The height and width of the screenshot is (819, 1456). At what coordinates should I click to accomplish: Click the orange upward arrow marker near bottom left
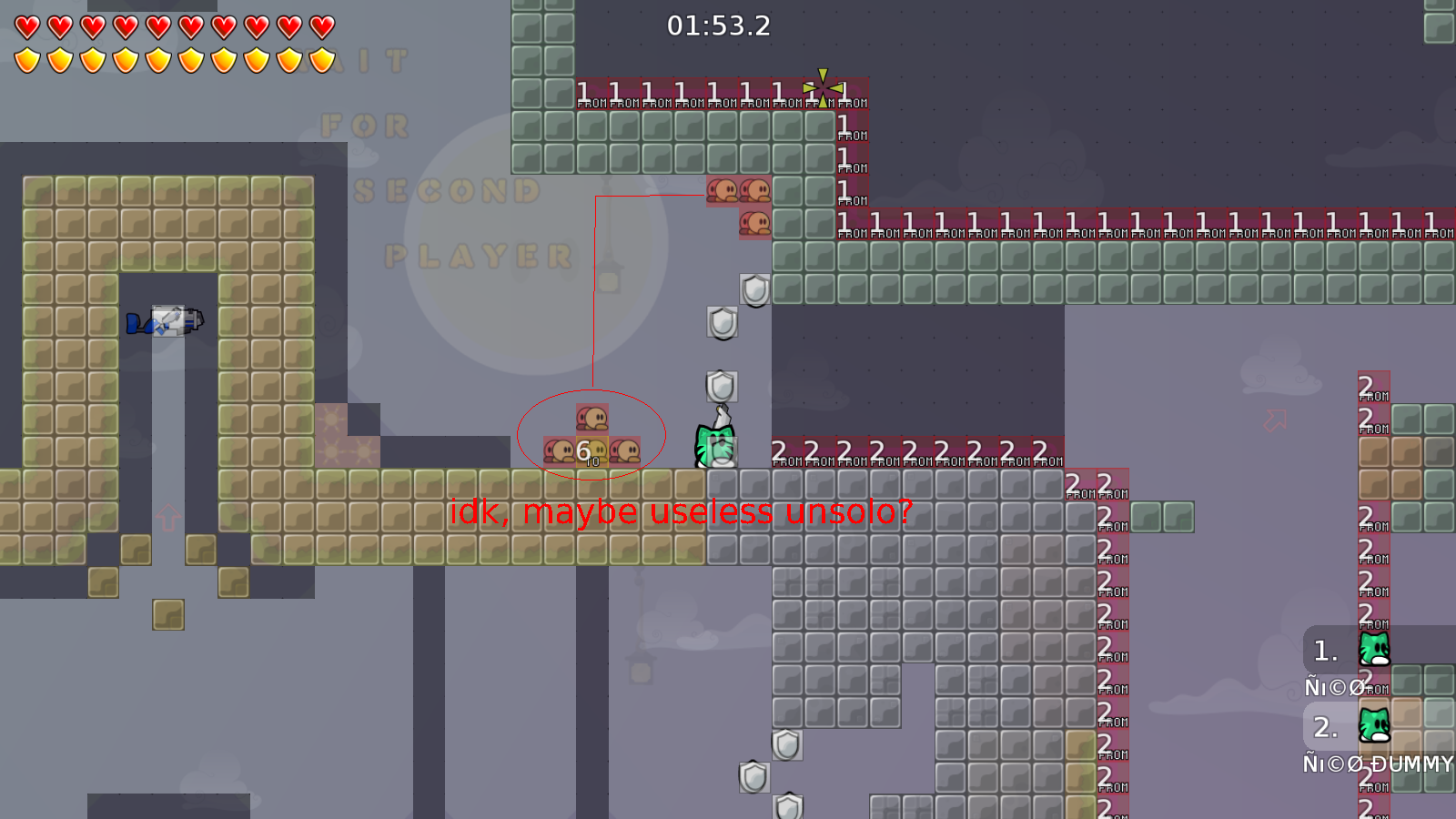point(167,517)
